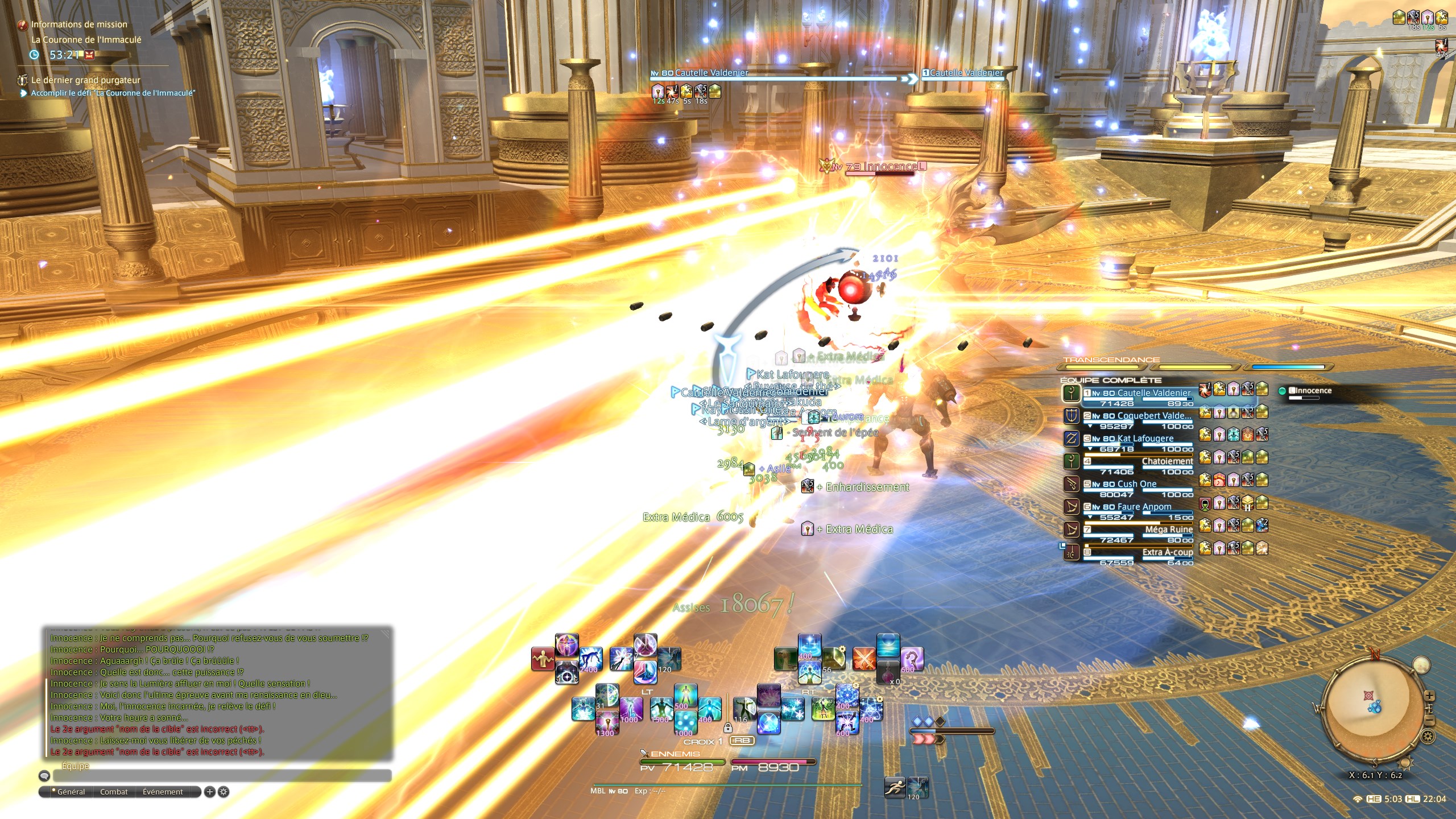1456x819 pixels.
Task: Zoom in on the minimap
Action: coord(1429,696)
